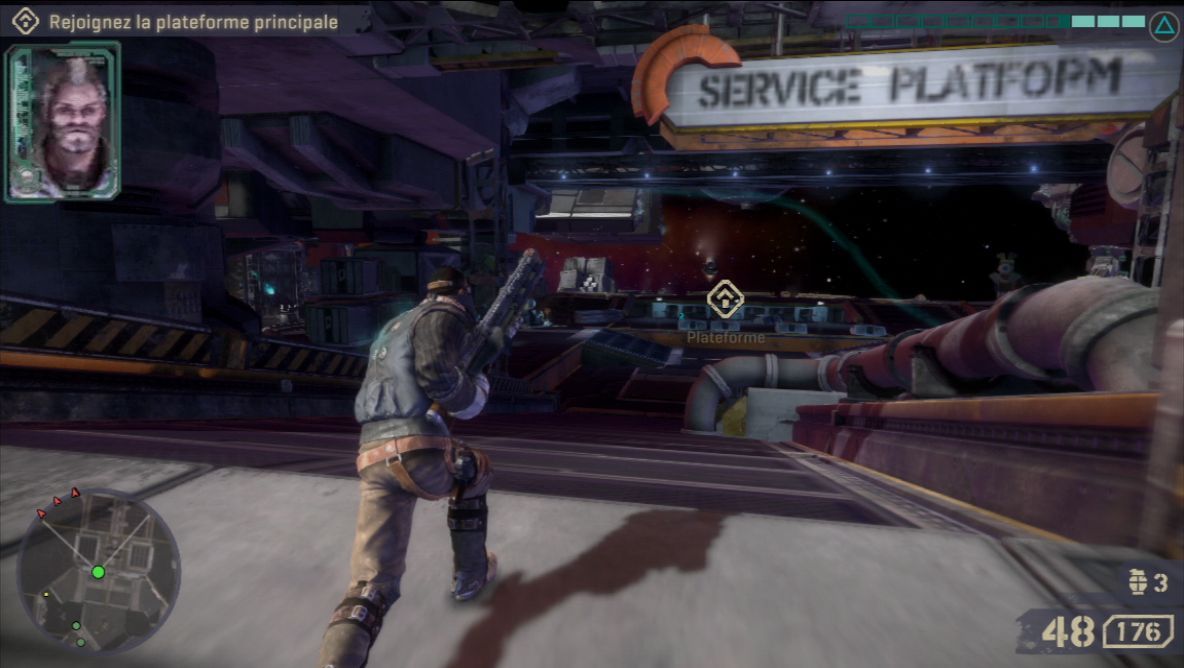
Task: Click the 'Plateforme' waypoint marker
Action: [x=725, y=299]
